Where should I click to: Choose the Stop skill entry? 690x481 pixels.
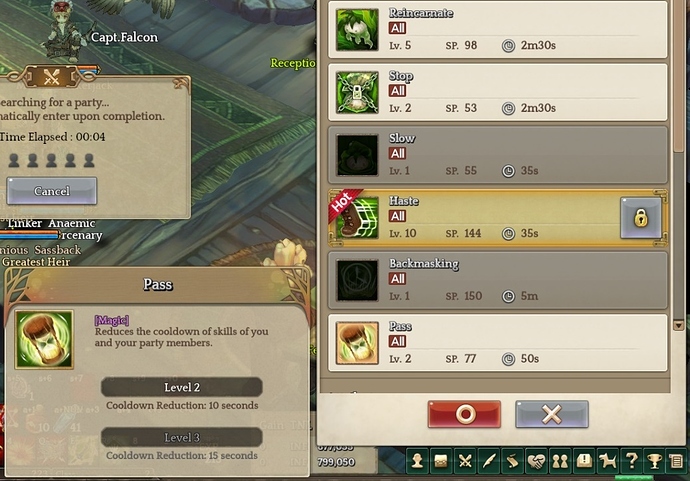pyautogui.click(x=498, y=91)
